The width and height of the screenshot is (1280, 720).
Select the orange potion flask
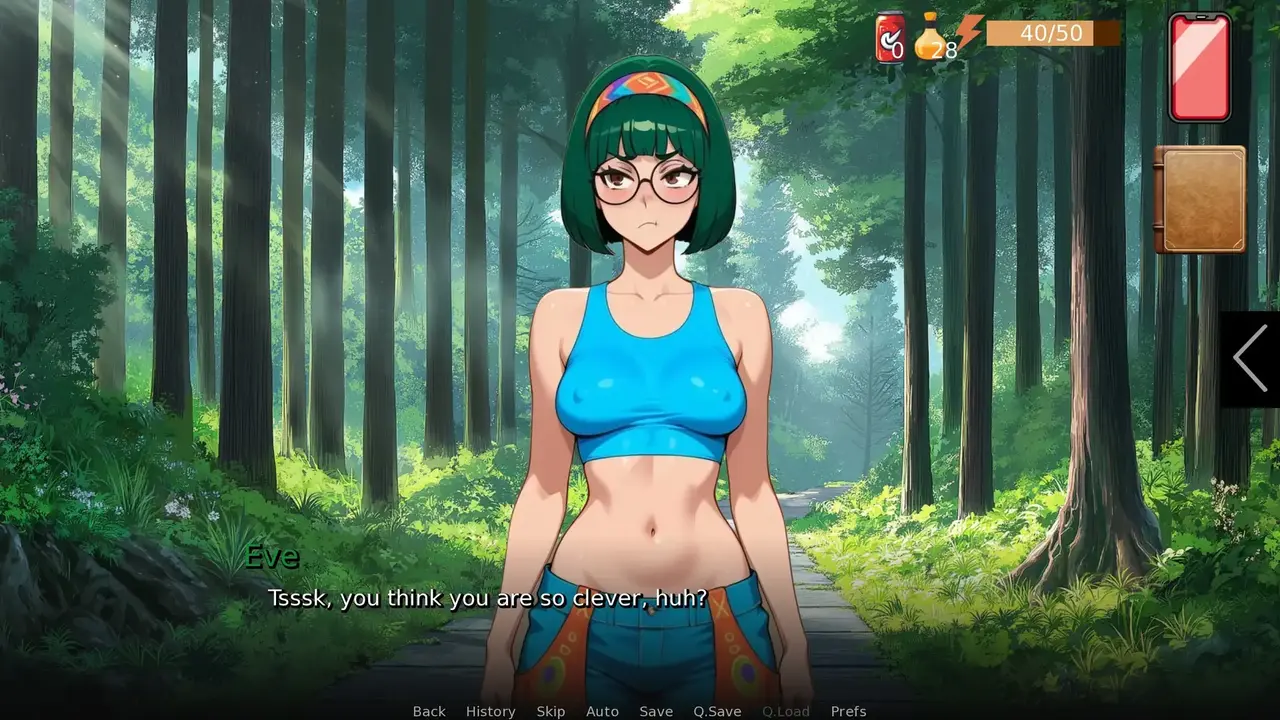932,36
